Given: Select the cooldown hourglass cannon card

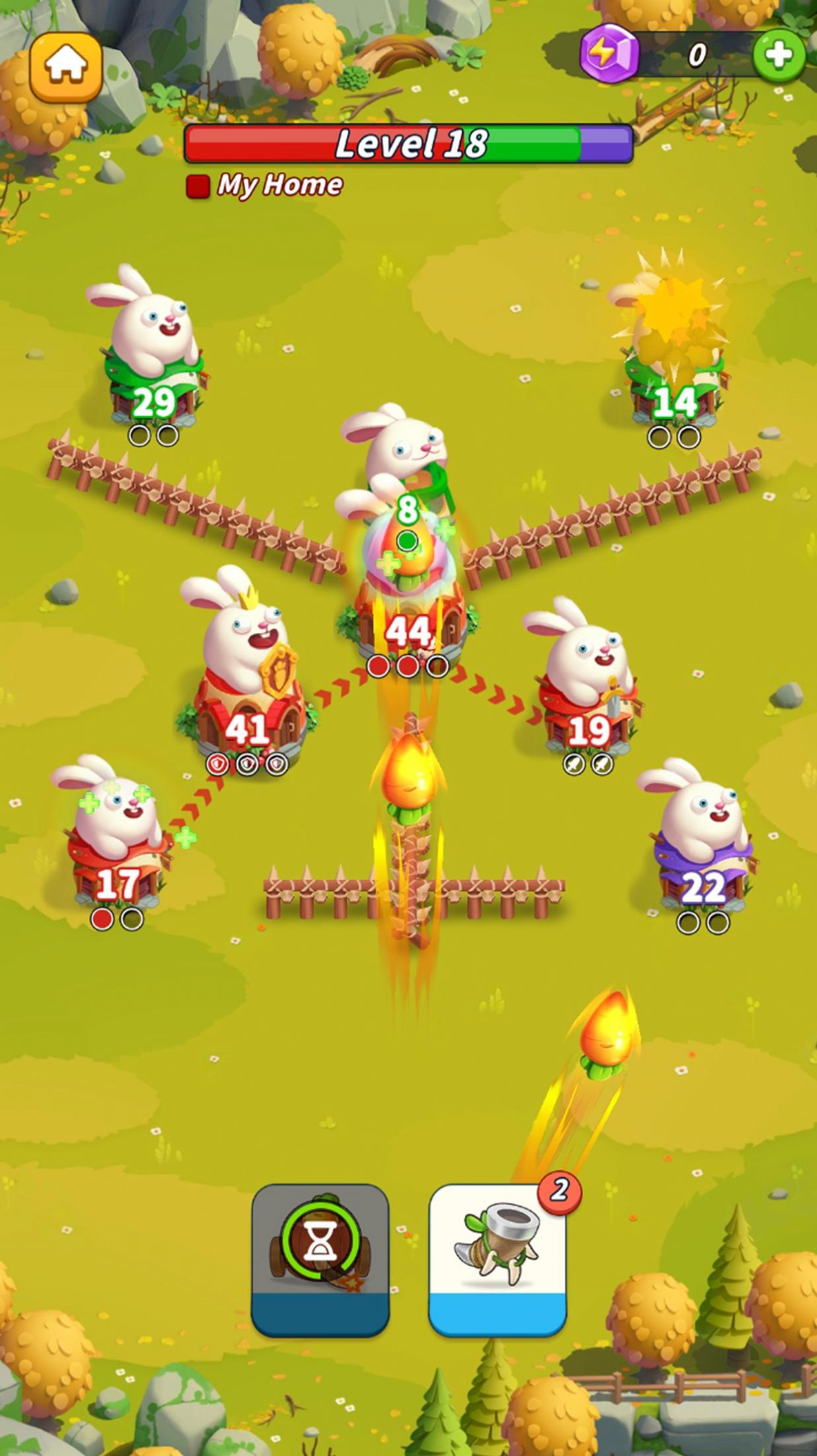Looking at the screenshot, I should 320,1260.
